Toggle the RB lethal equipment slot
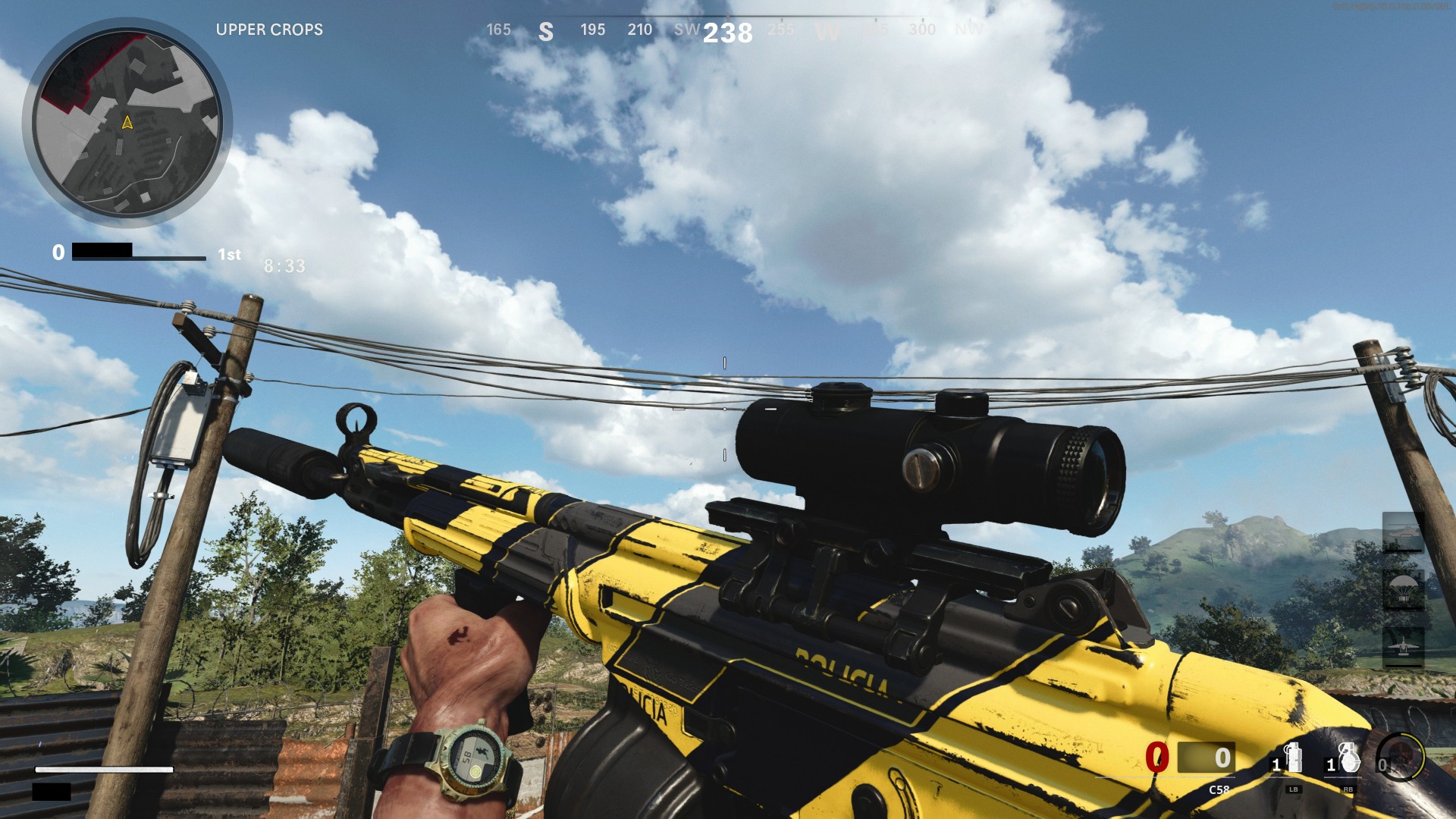 coord(1348,790)
